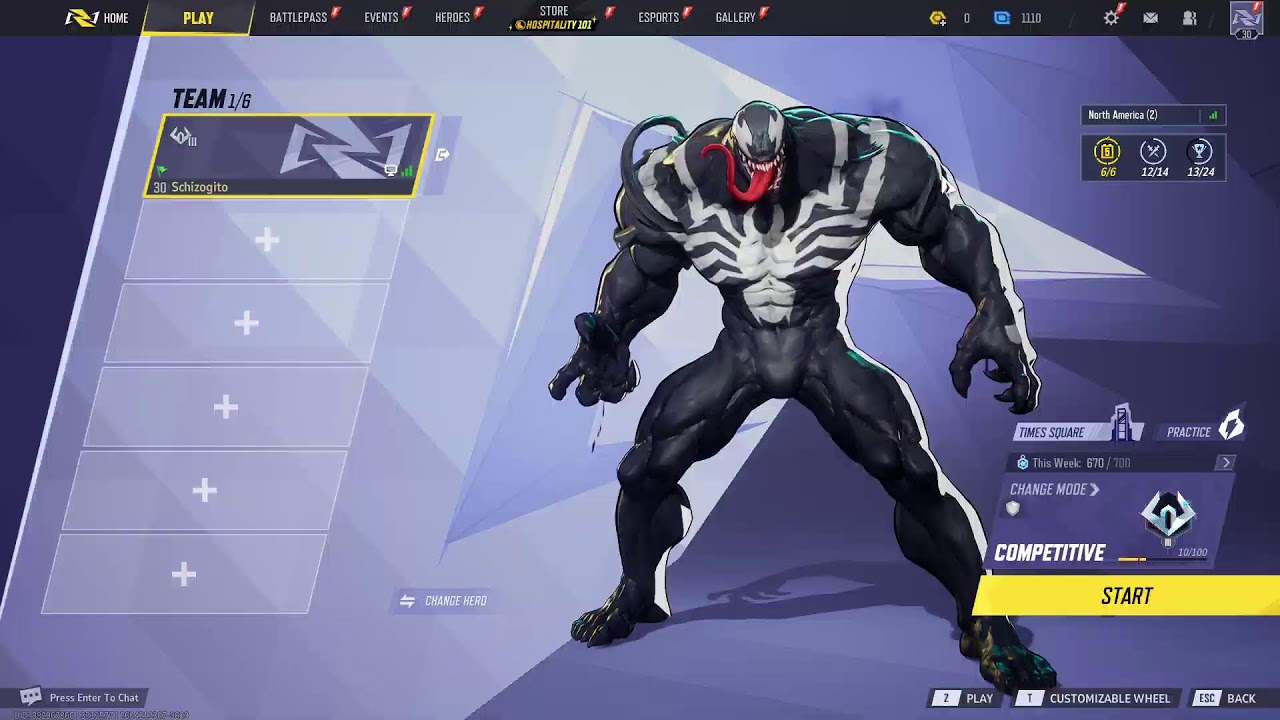
Task: Go to the Home tab
Action: 98,18
